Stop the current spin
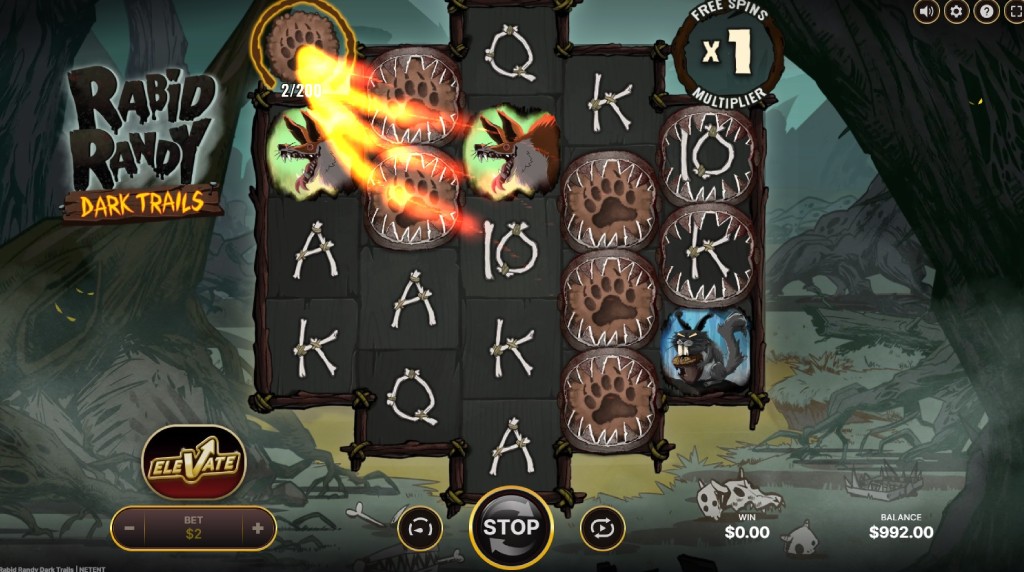 511,527
